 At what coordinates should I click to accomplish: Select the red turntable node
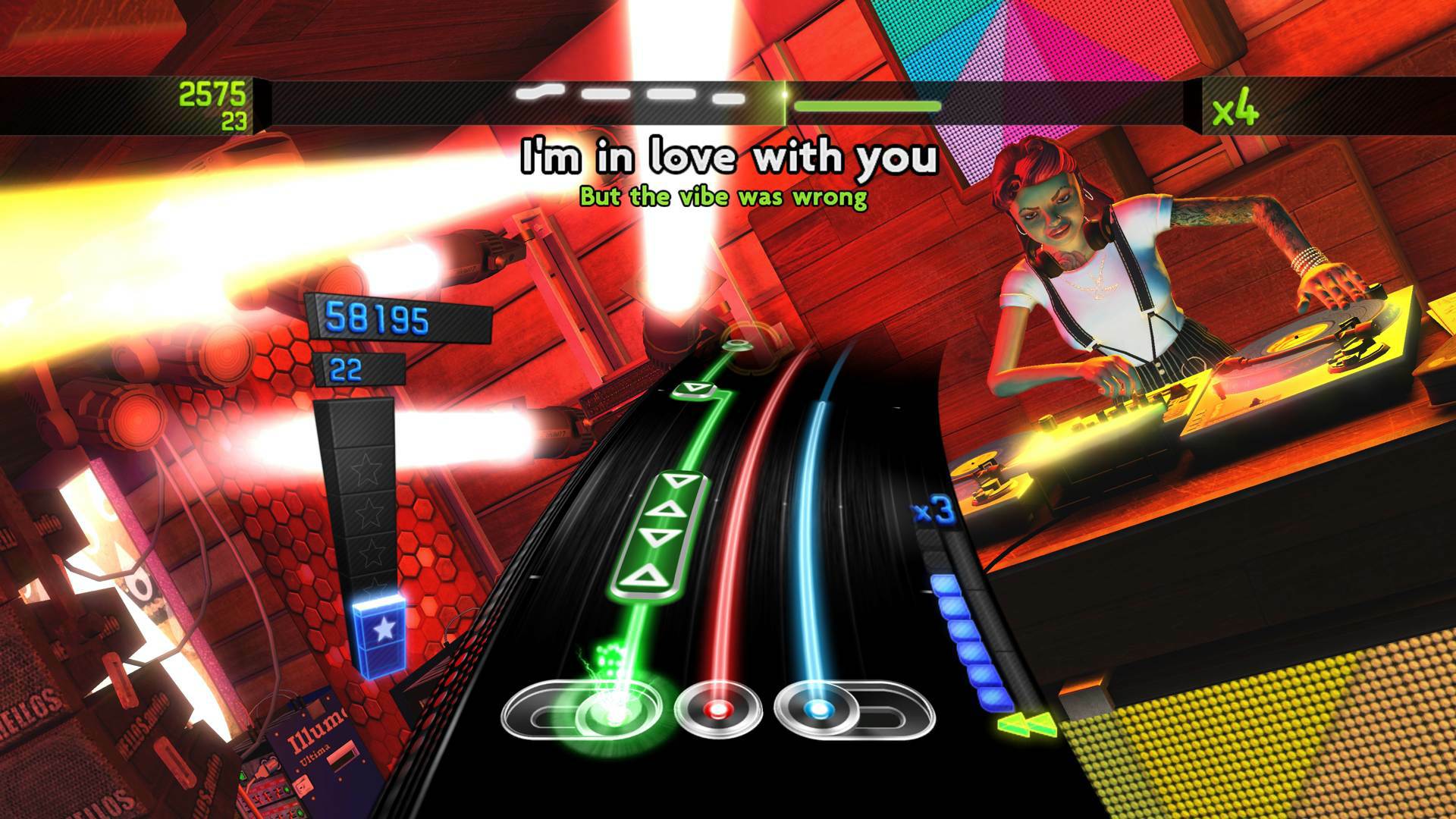coord(715,711)
